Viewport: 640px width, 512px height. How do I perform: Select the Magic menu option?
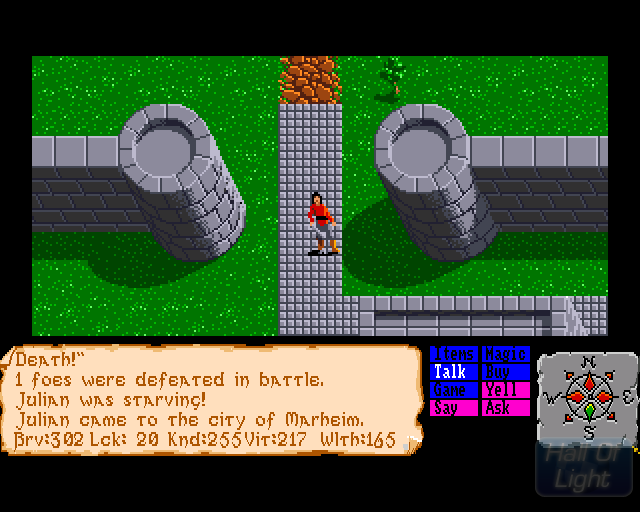(x=505, y=354)
